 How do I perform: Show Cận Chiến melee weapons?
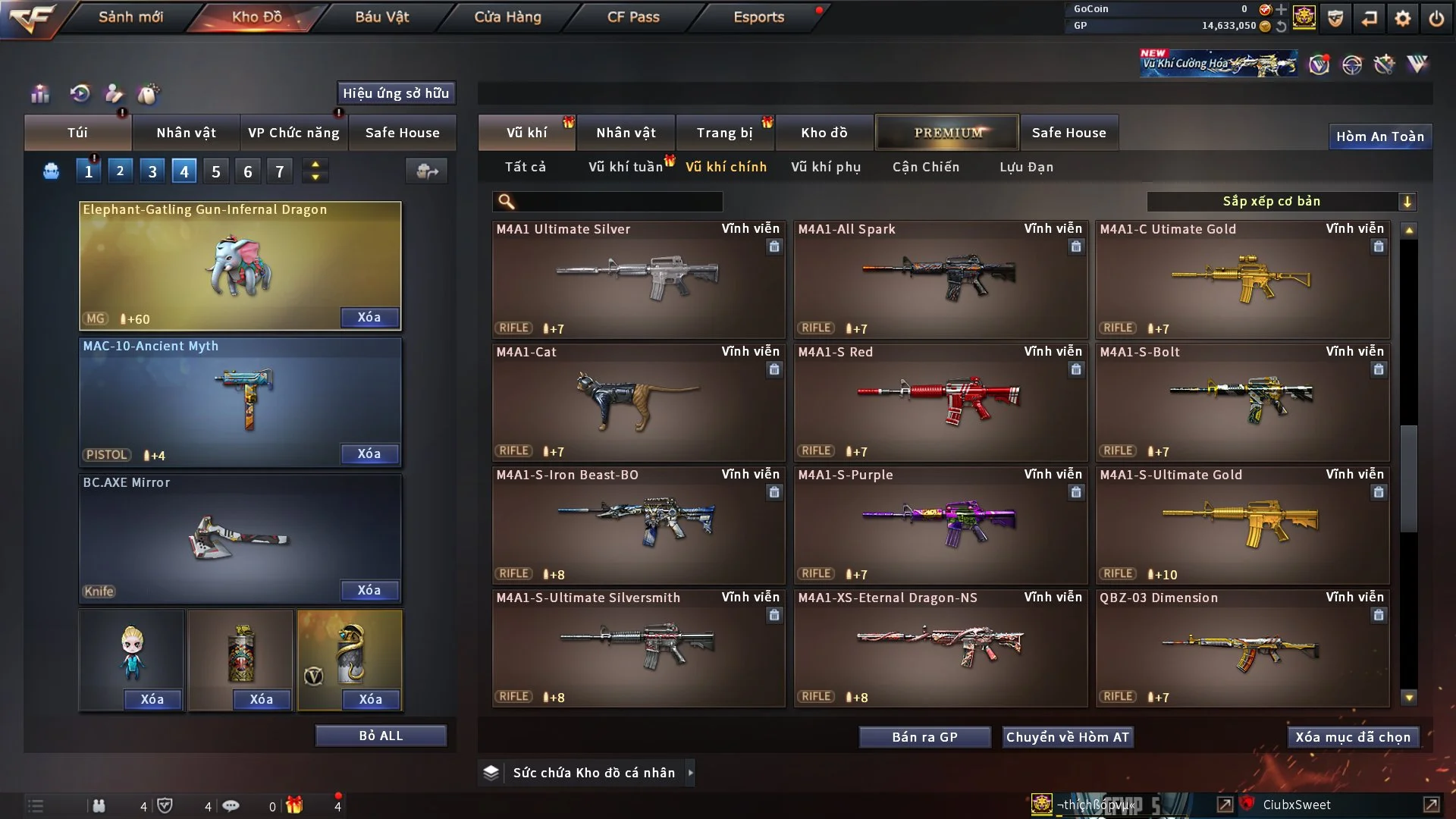pos(926,167)
